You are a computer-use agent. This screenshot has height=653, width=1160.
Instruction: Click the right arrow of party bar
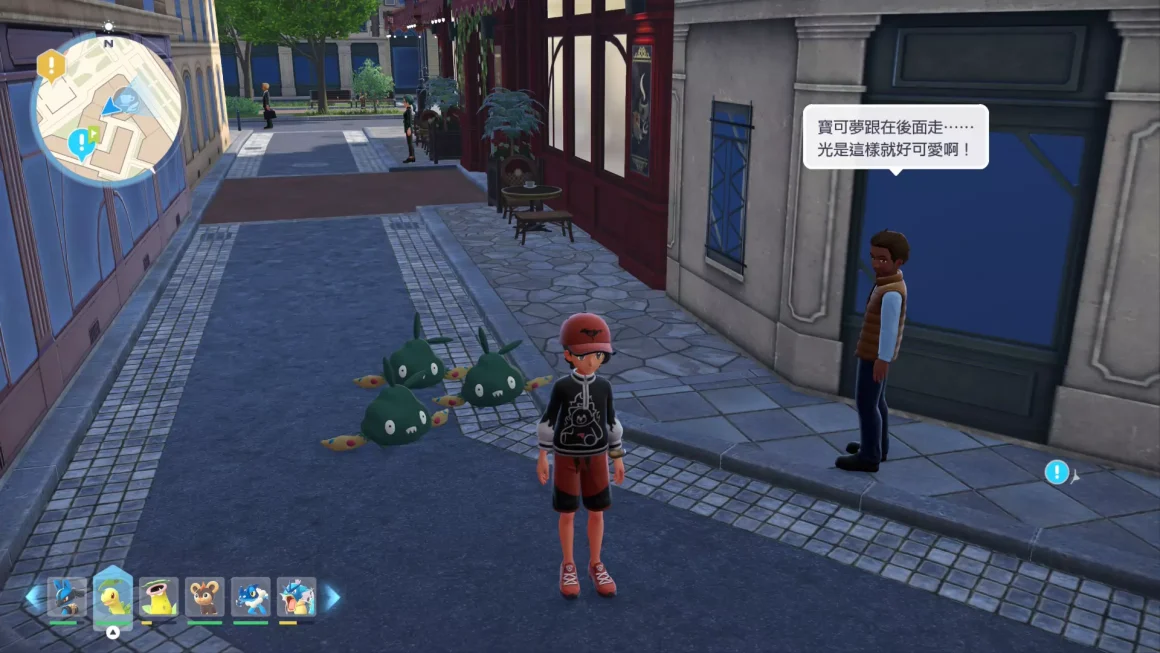(331, 598)
